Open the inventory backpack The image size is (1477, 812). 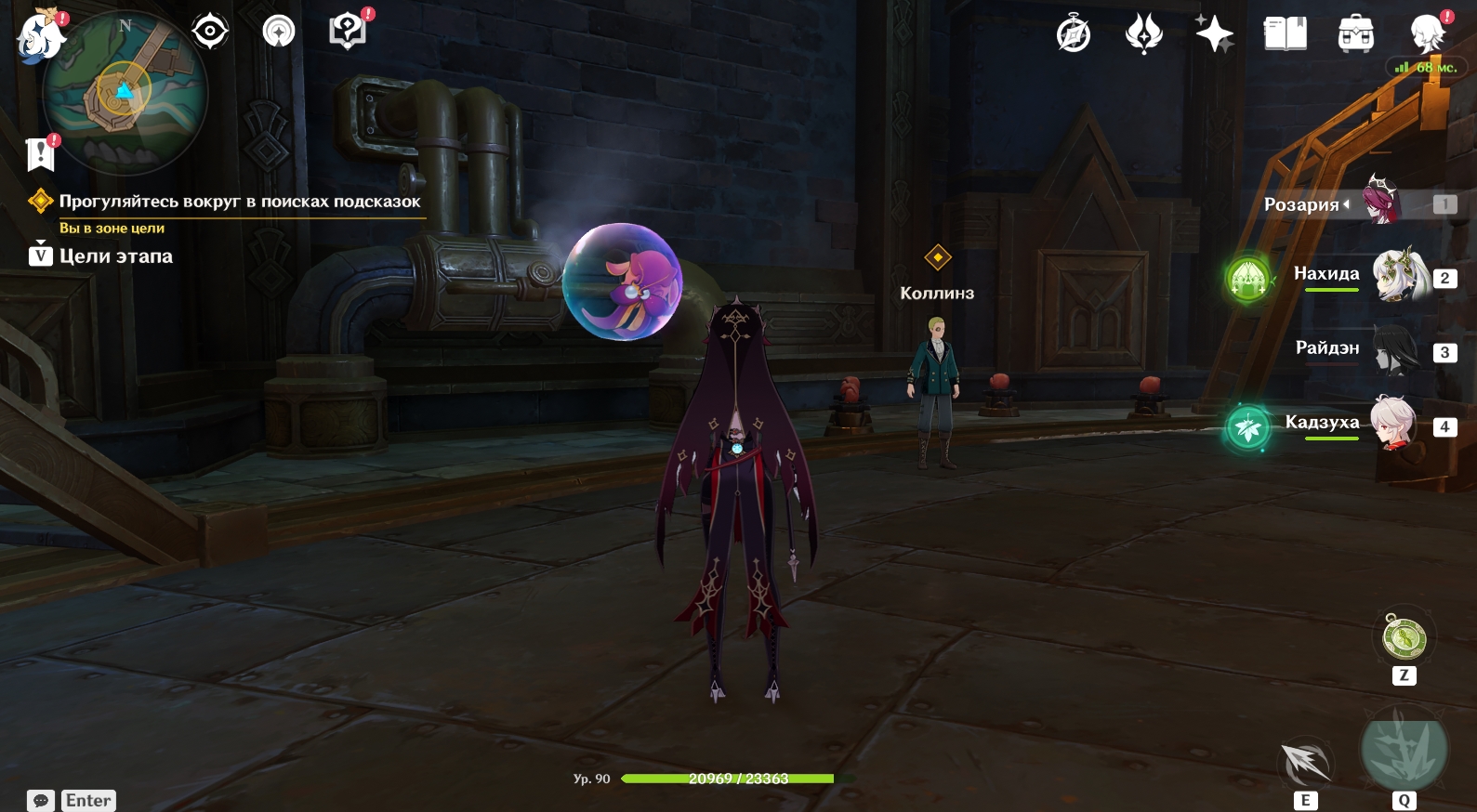[1355, 34]
